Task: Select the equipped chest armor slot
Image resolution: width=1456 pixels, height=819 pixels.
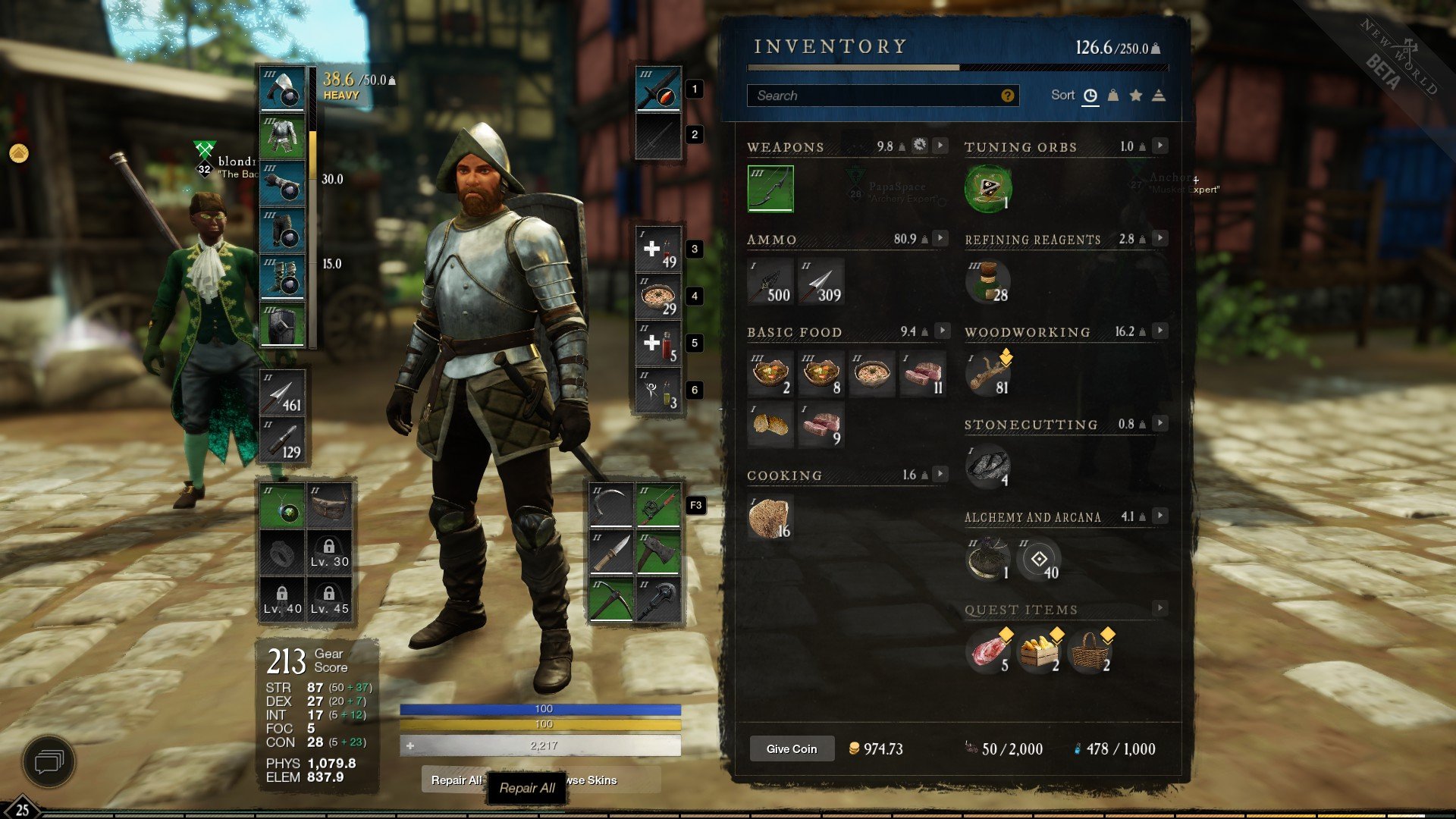Action: point(282,136)
